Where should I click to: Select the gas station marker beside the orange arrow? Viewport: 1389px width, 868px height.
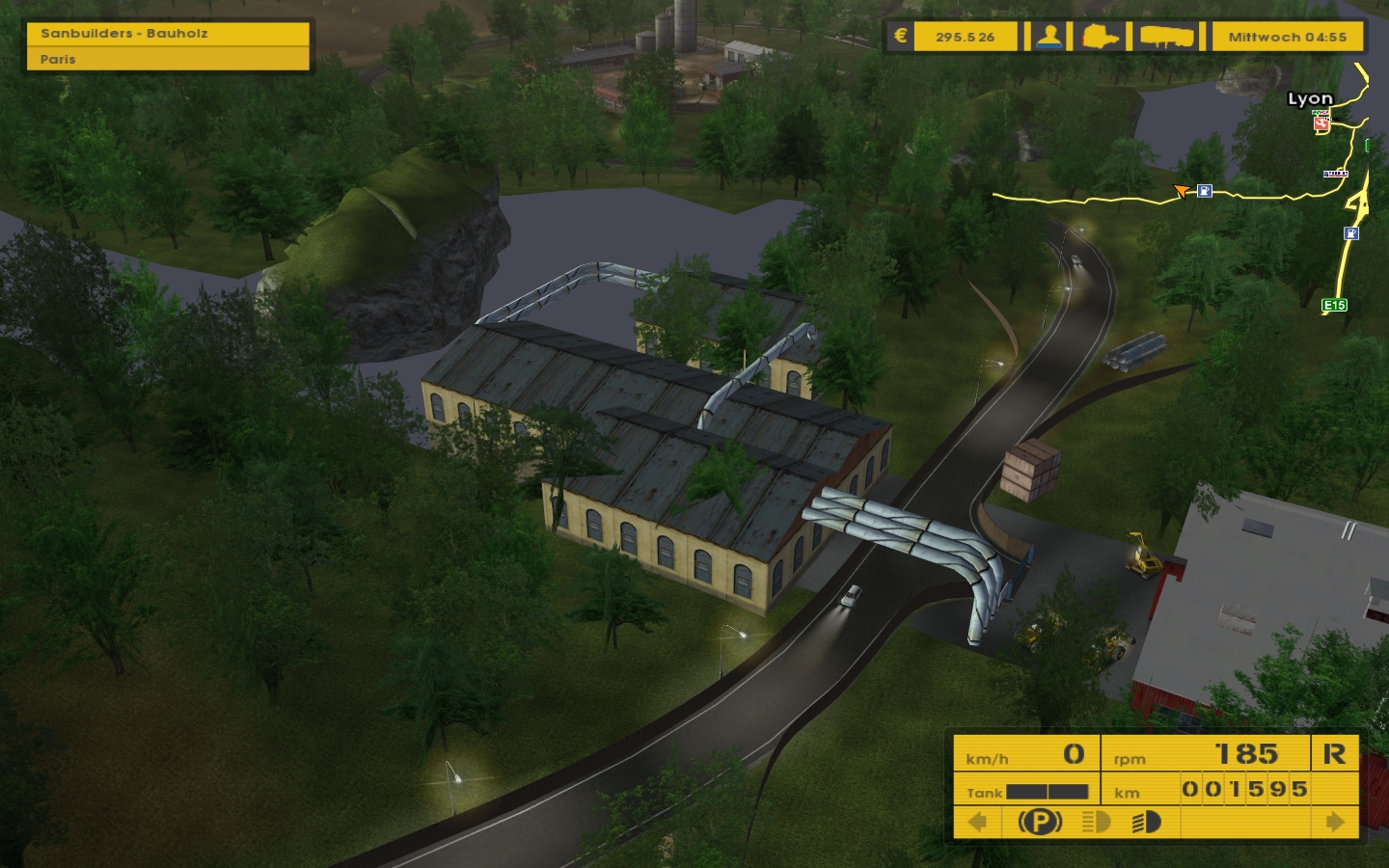tap(1205, 191)
